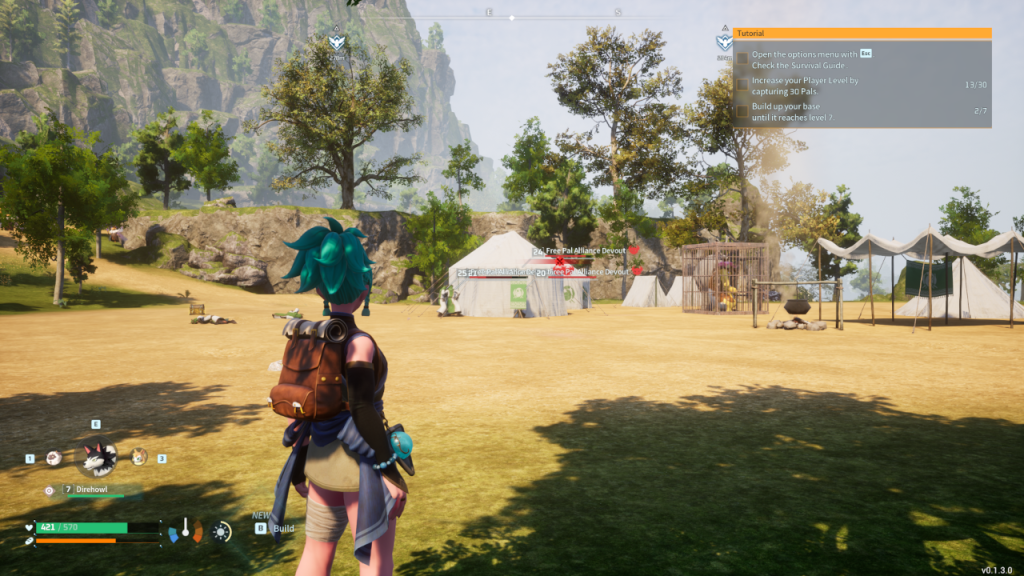Viewport: 1024px width, 576px height.
Task: Select the Direhowl portrait in the party wheel
Action: coord(99,458)
